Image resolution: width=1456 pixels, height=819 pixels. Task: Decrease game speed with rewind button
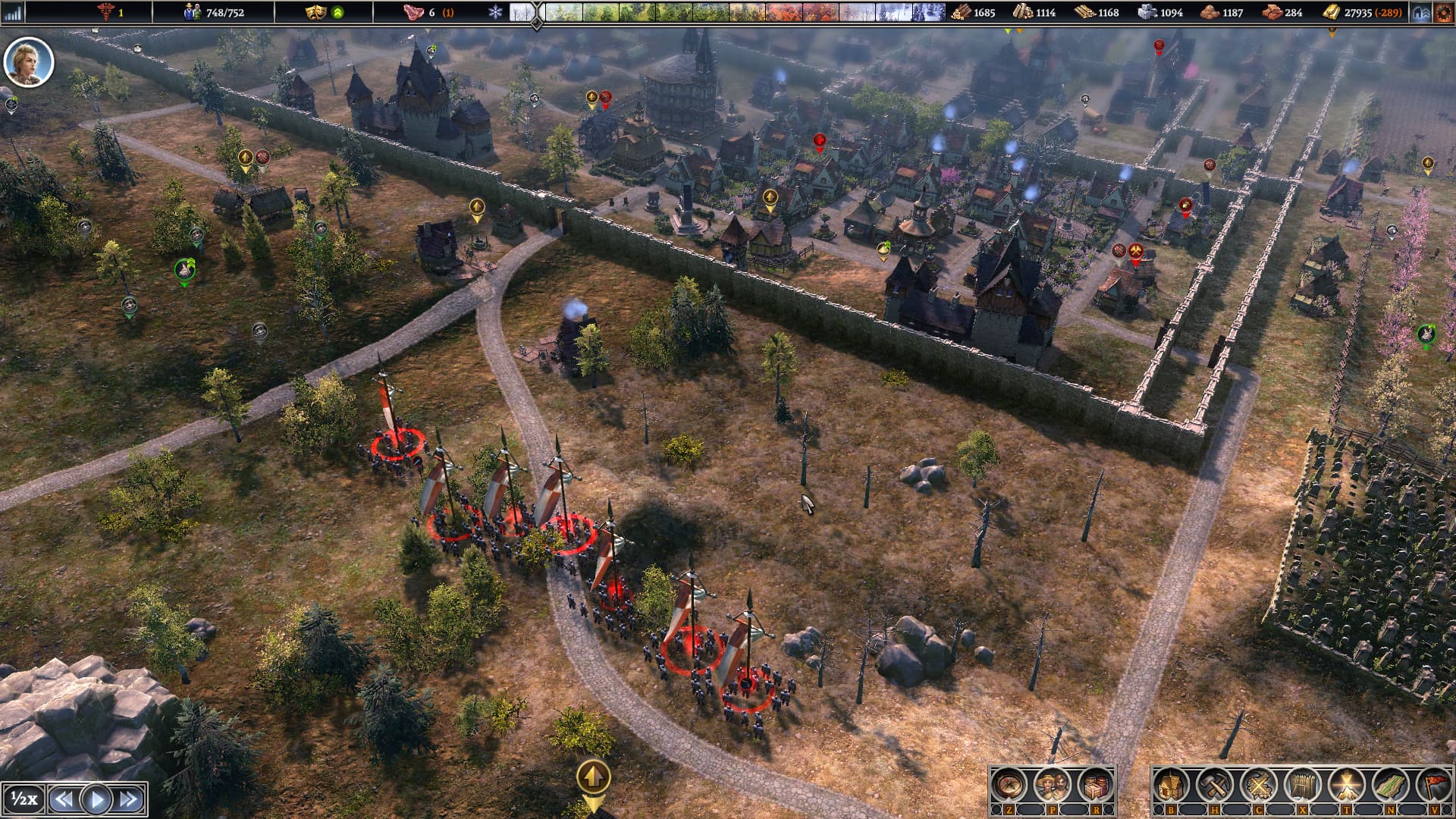pos(64,799)
